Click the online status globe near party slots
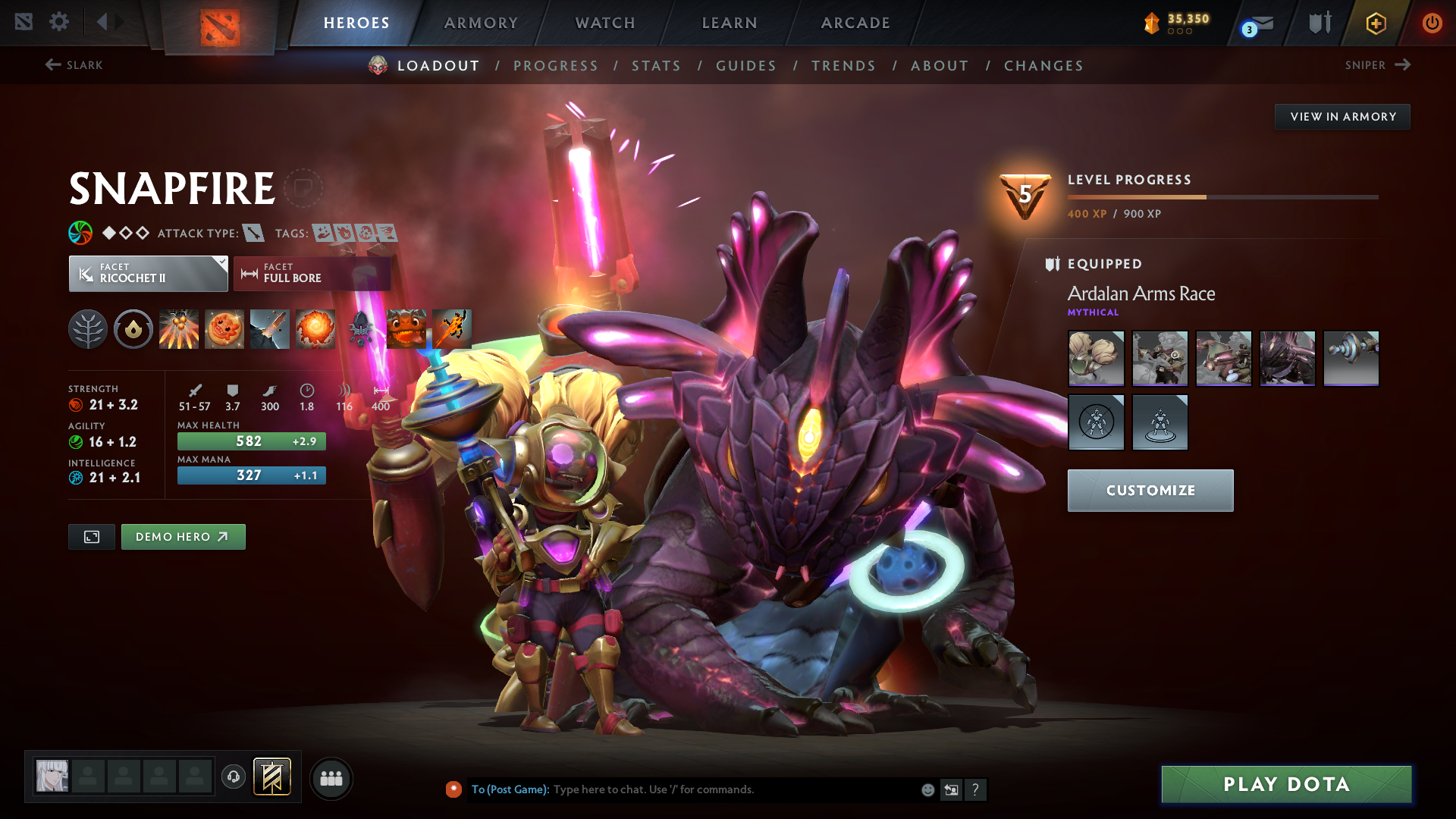1456x819 pixels. click(233, 777)
